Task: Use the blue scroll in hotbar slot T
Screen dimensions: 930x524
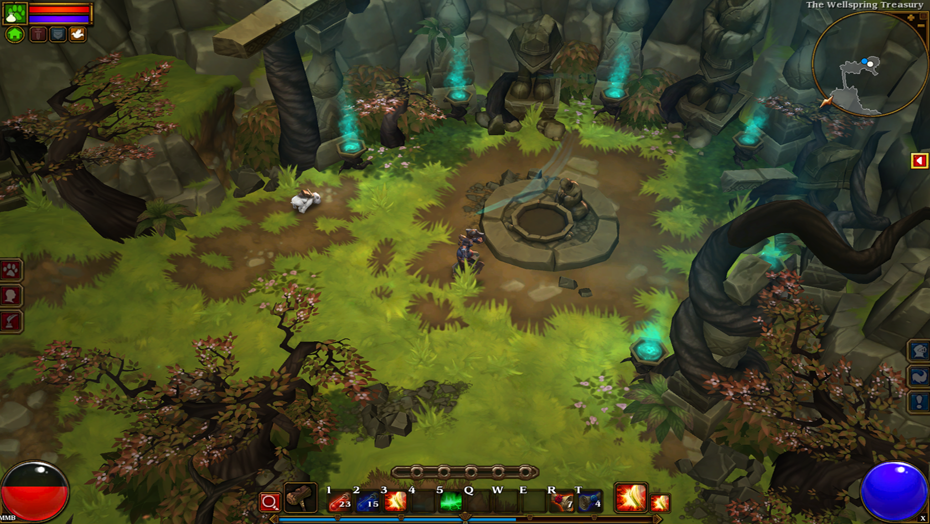Action: pos(590,500)
